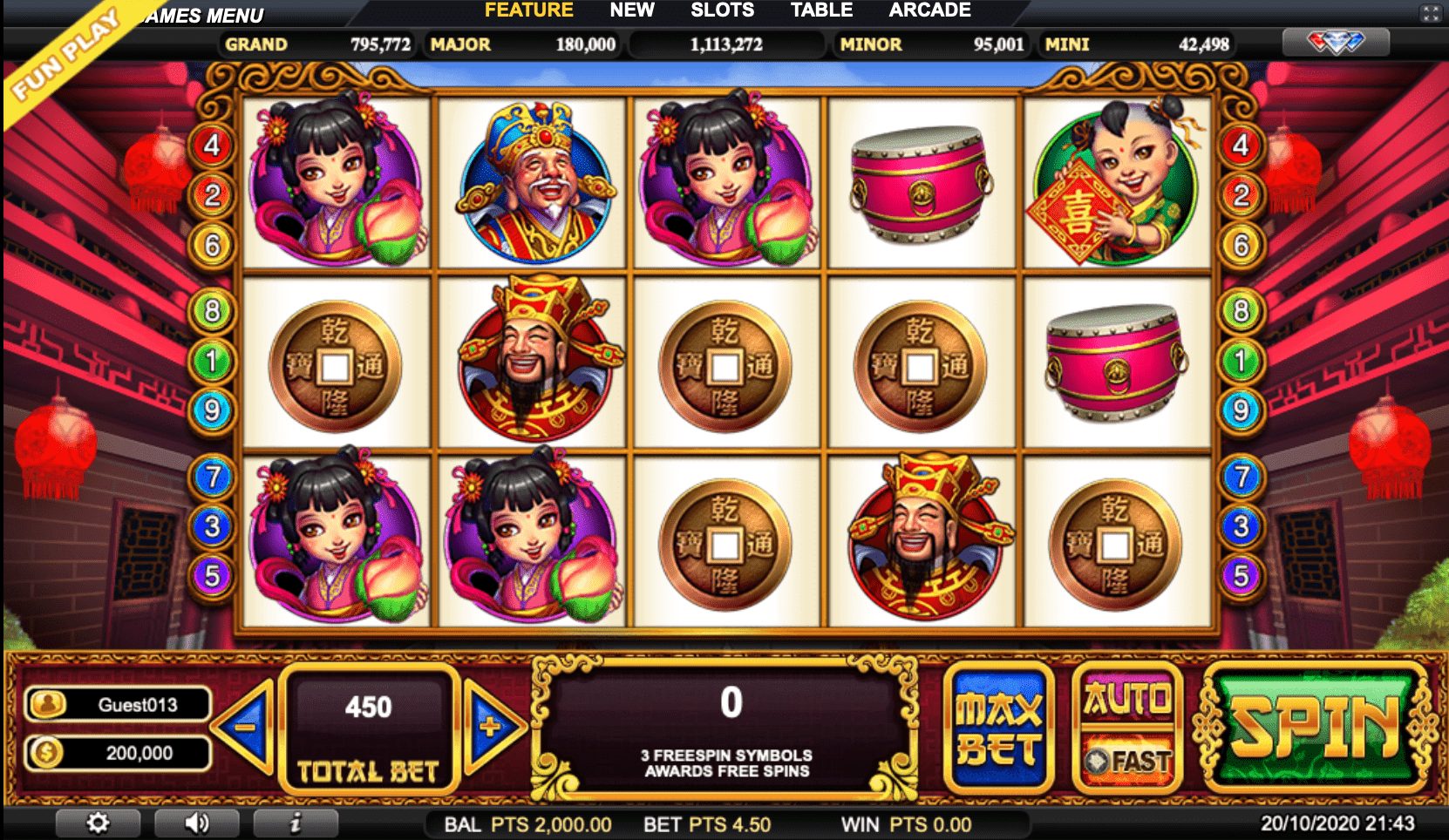This screenshot has height=840, width=1449.
Task: Click the coin balance icon beside 200,000
Action: (47, 752)
